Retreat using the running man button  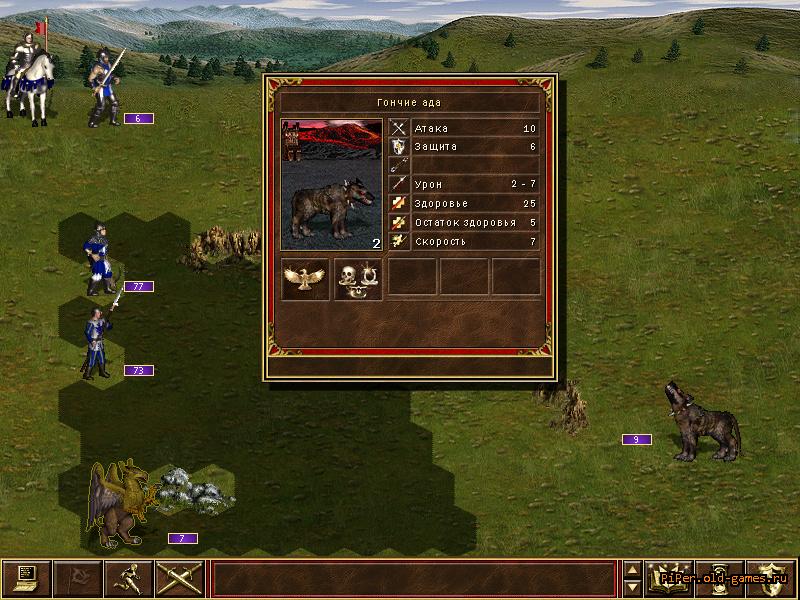pos(128,578)
